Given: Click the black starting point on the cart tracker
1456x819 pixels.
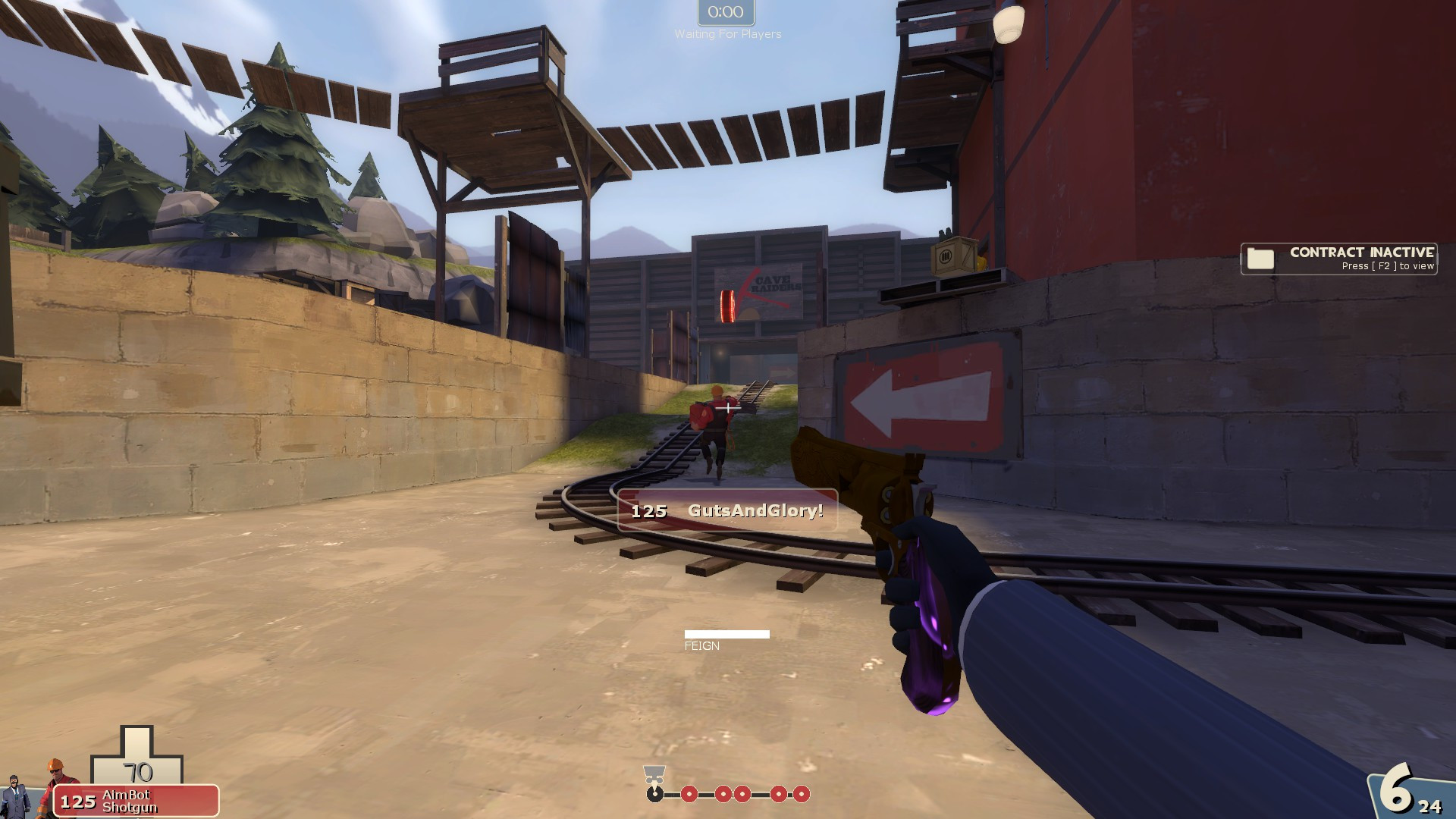Looking at the screenshot, I should [655, 795].
